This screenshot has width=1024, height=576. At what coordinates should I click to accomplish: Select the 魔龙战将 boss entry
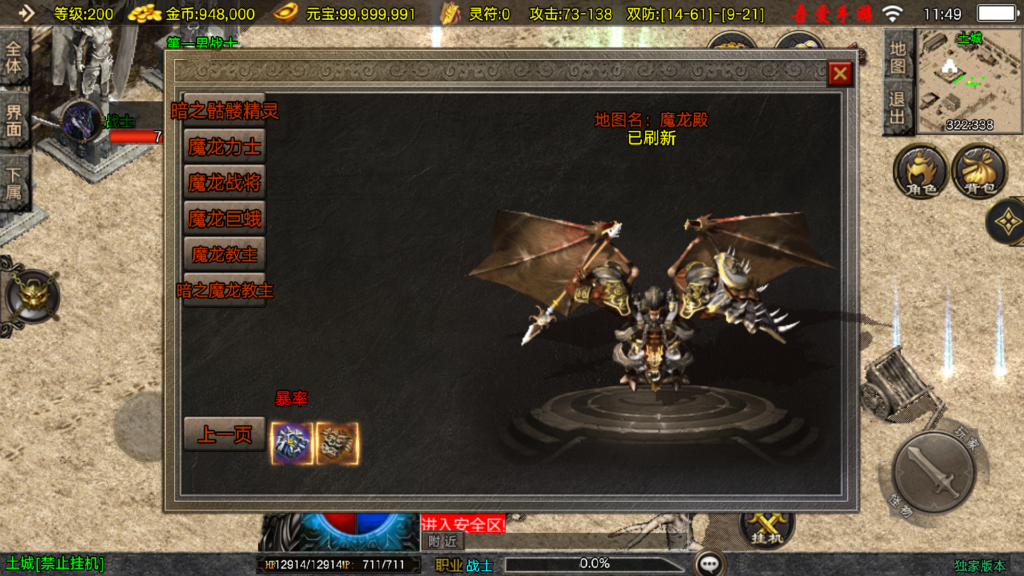tap(225, 183)
